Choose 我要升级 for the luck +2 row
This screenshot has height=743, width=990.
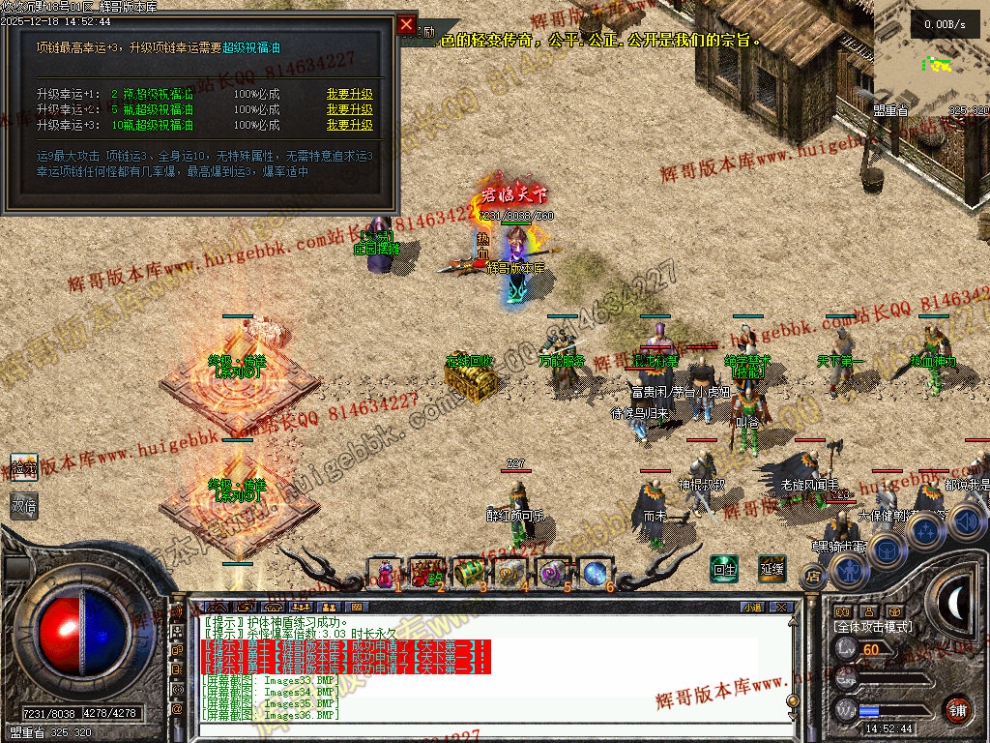point(349,110)
